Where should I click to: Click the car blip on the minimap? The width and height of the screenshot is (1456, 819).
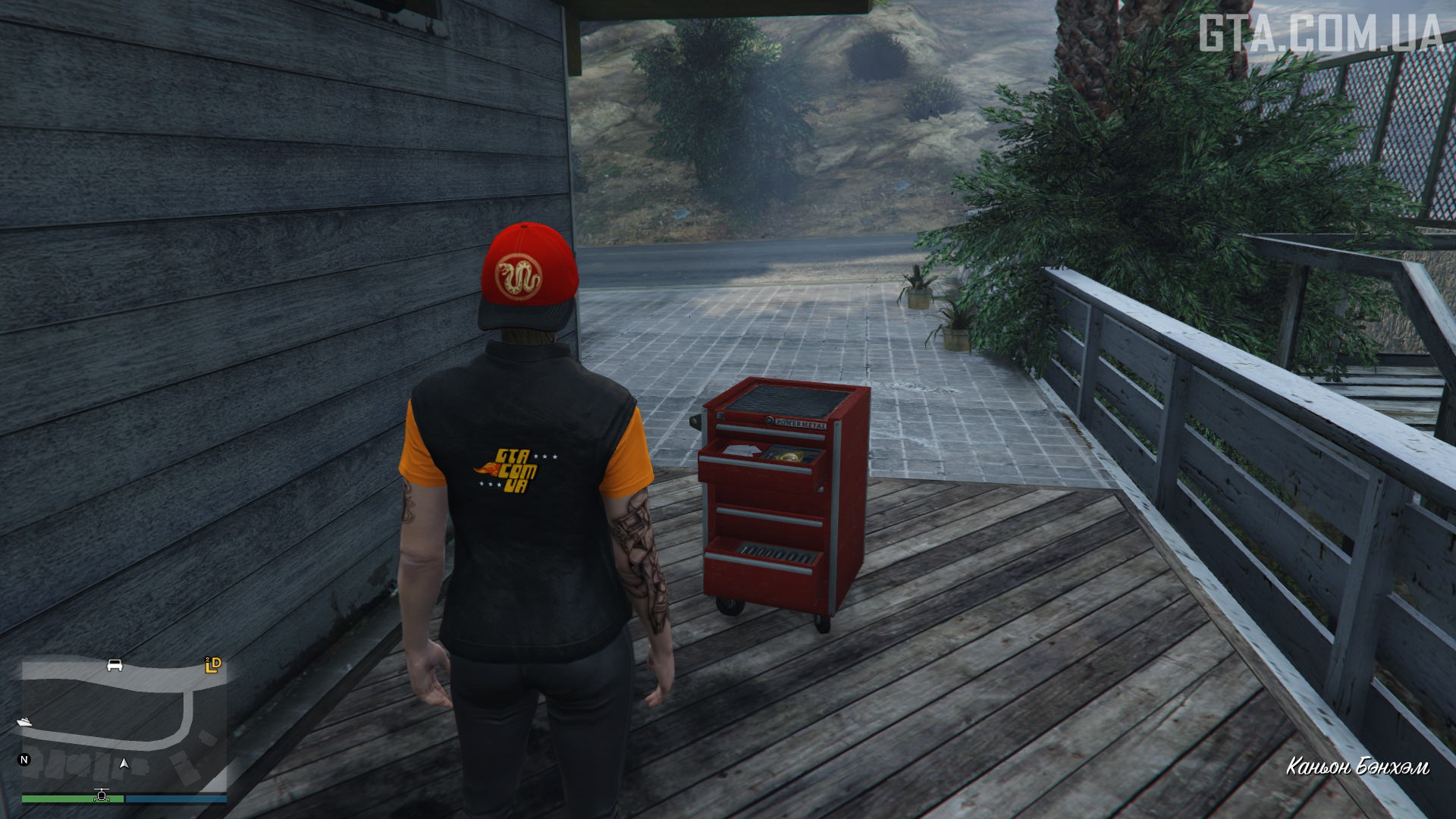click(115, 665)
